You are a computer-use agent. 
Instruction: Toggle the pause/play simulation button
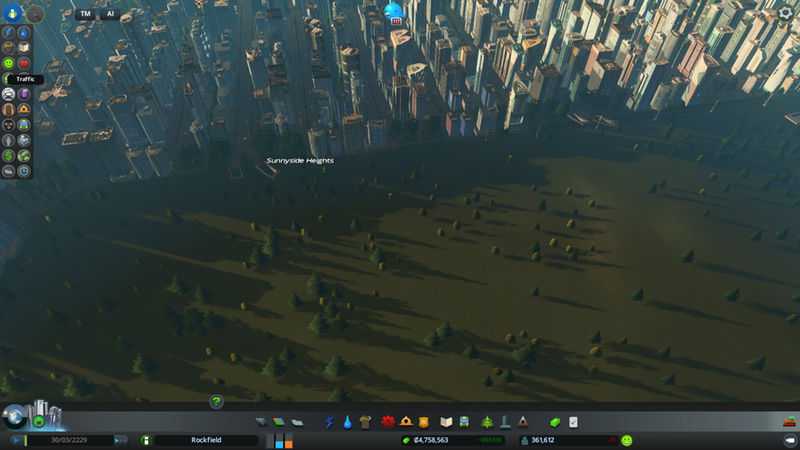tap(17, 440)
